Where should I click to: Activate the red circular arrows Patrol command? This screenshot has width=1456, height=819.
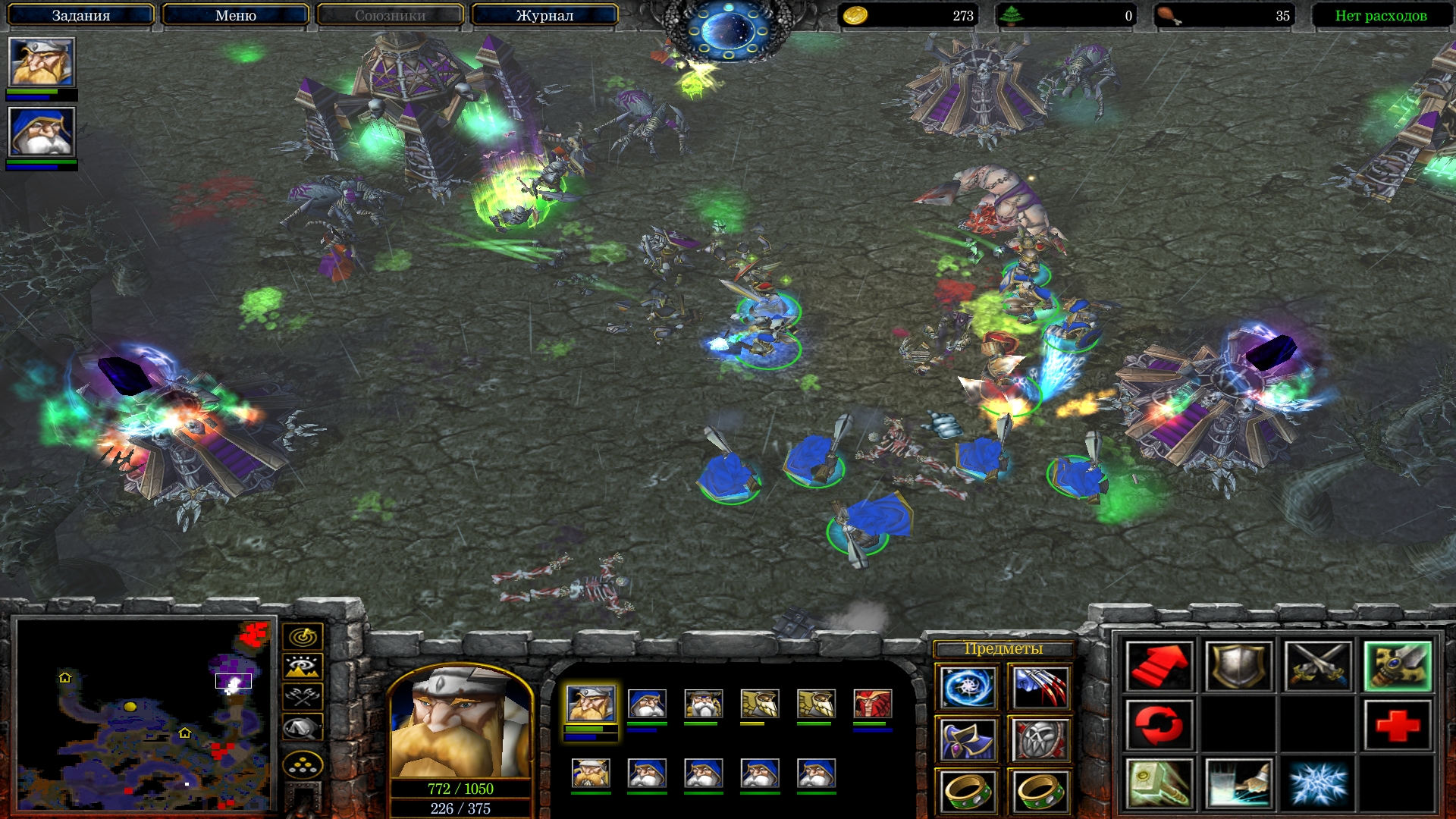coord(1159,725)
